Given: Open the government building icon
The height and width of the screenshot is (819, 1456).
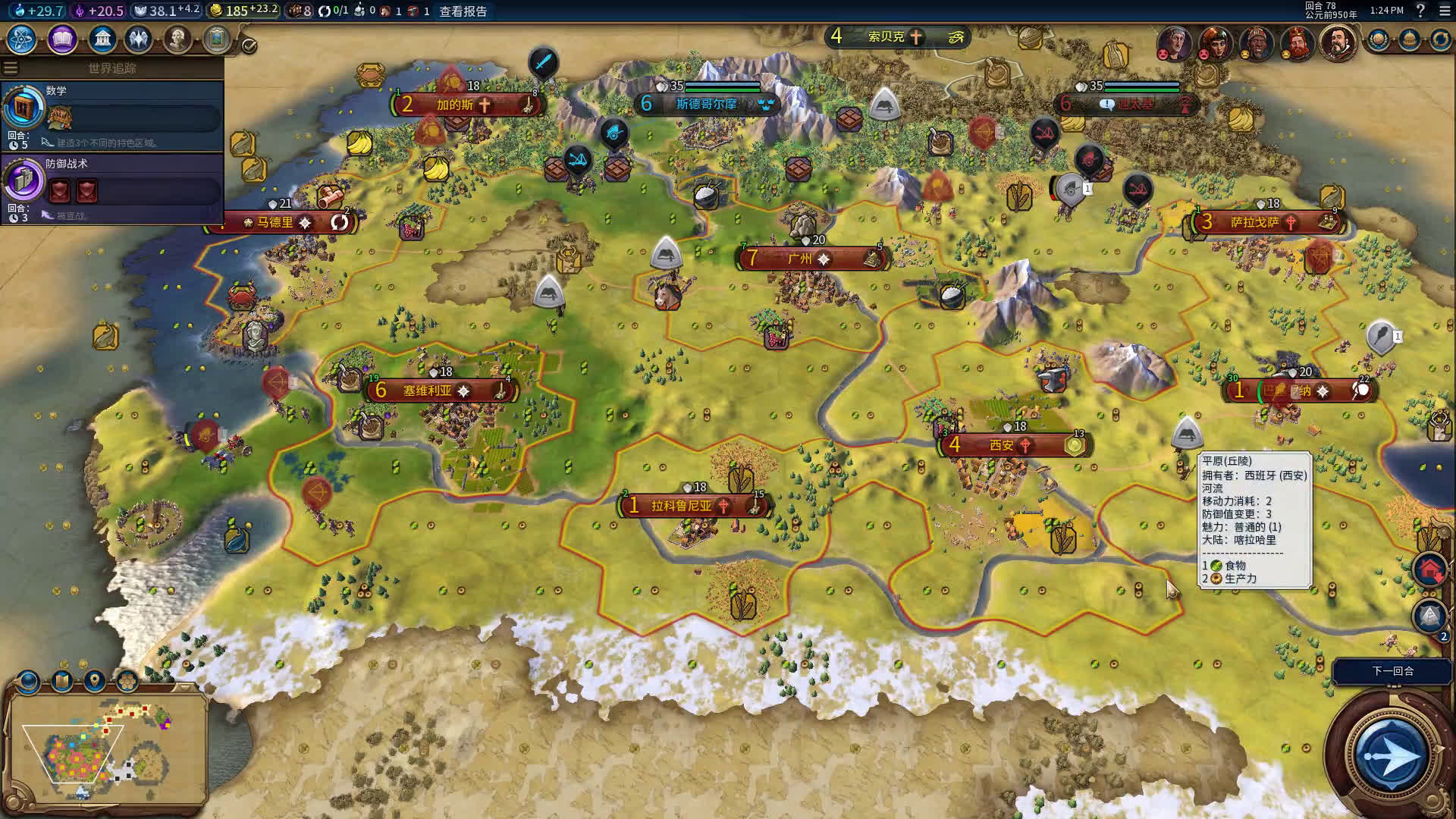Looking at the screenshot, I should [102, 39].
